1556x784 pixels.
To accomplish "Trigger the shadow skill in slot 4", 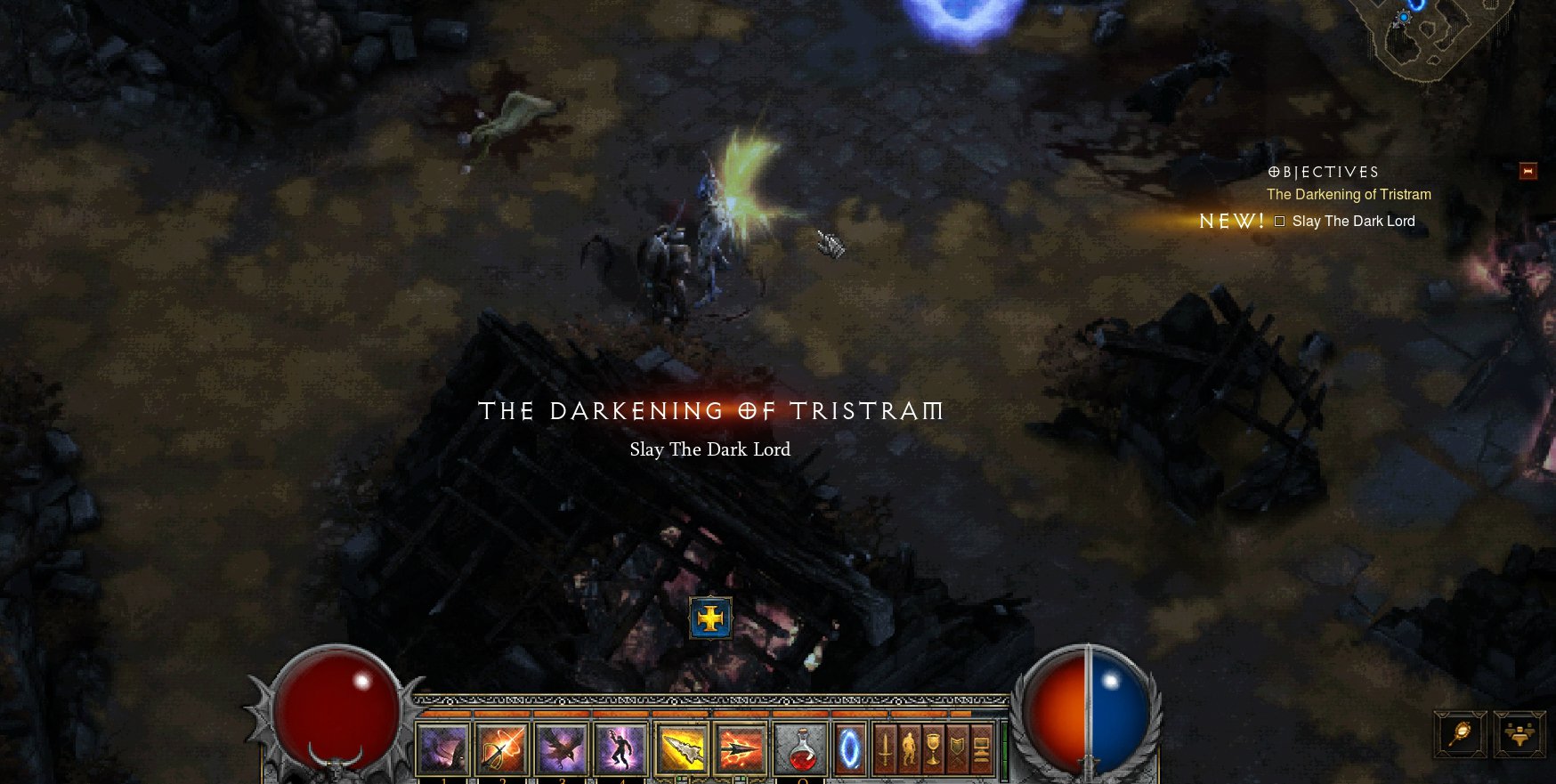I will (x=620, y=748).
